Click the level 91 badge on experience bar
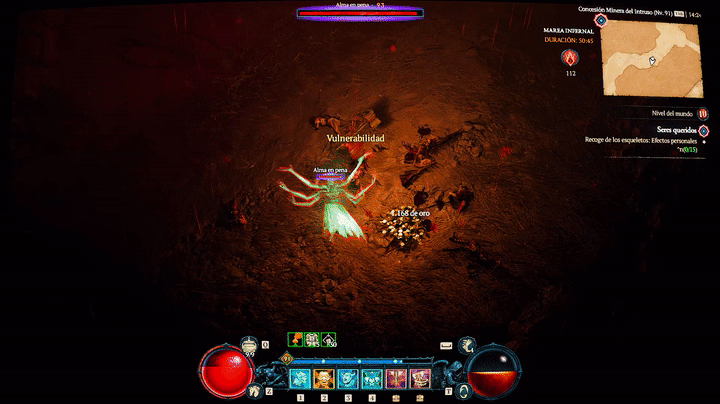This screenshot has height=404, width=720. (x=286, y=358)
